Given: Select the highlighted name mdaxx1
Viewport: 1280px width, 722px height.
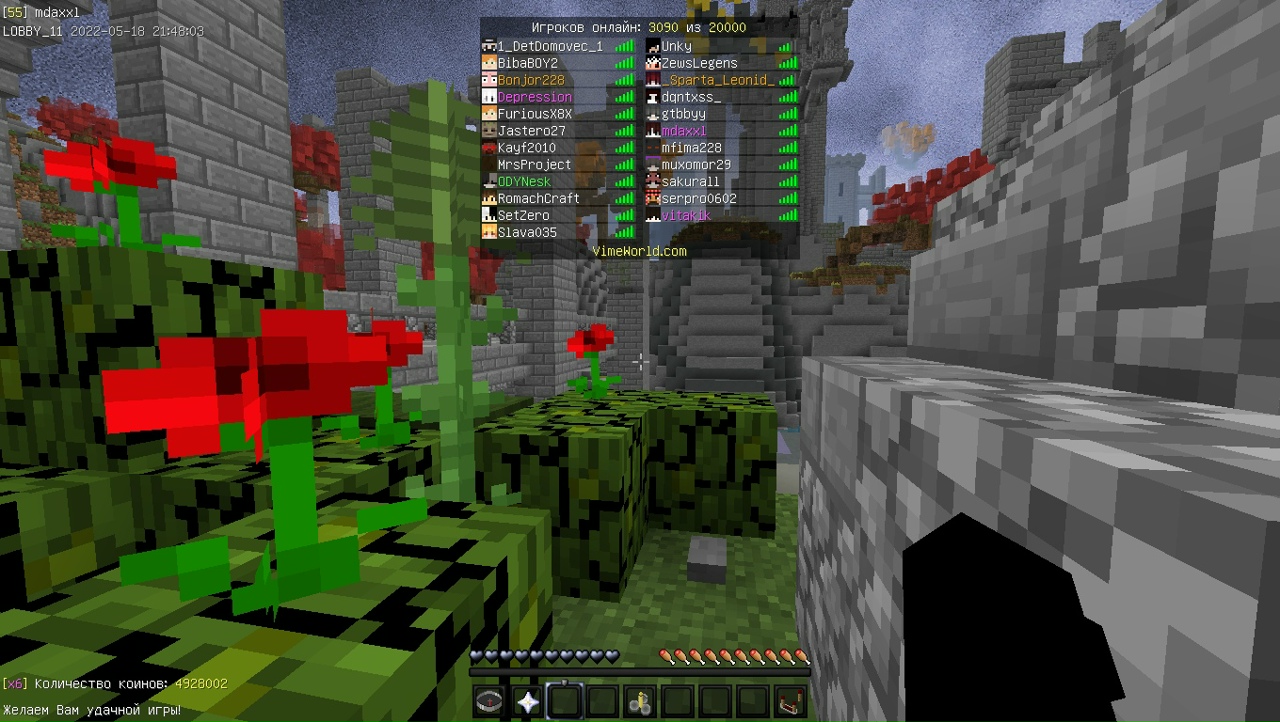Looking at the screenshot, I should [x=683, y=130].
